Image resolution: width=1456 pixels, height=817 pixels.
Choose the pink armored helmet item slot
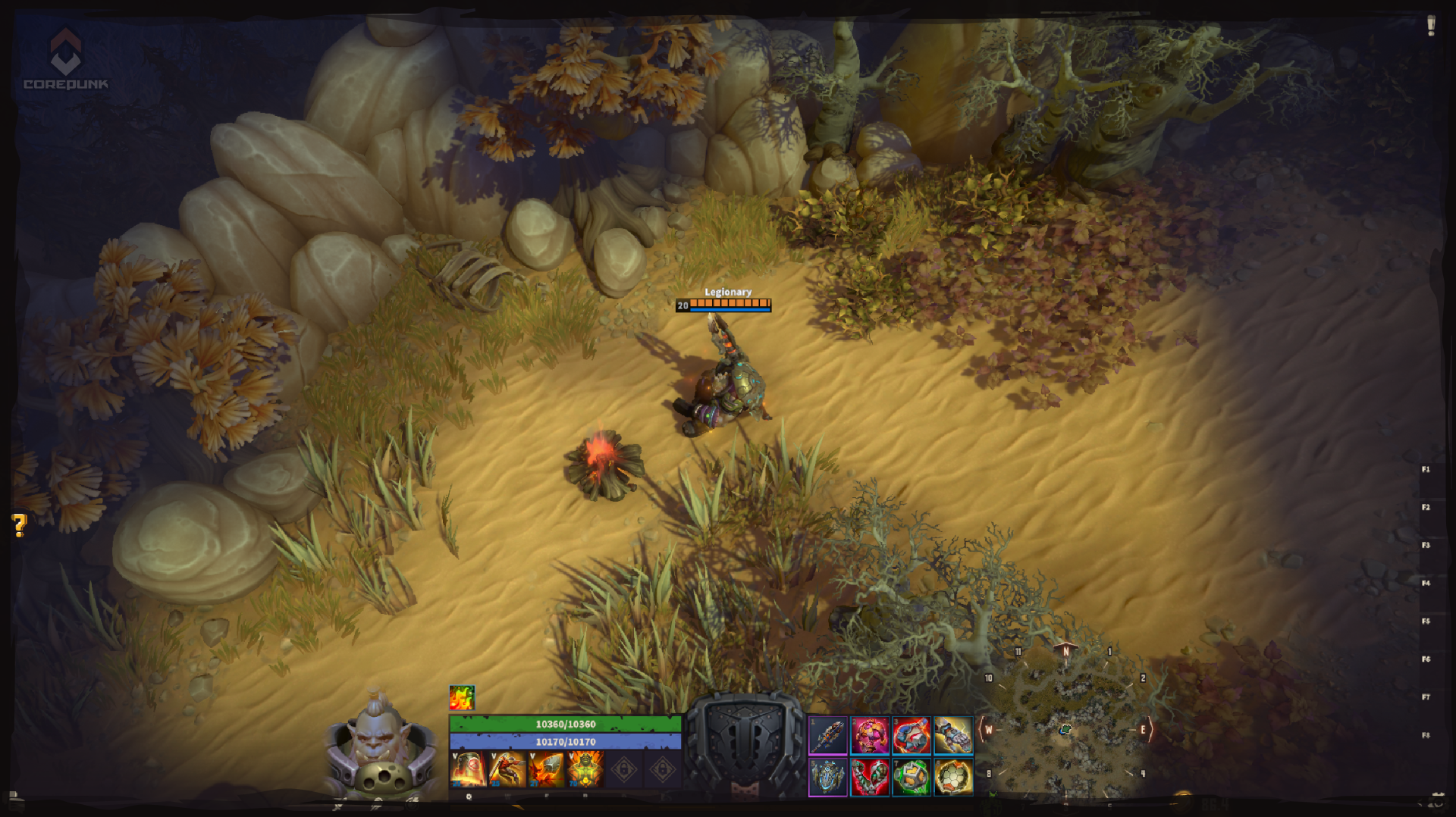click(x=870, y=735)
